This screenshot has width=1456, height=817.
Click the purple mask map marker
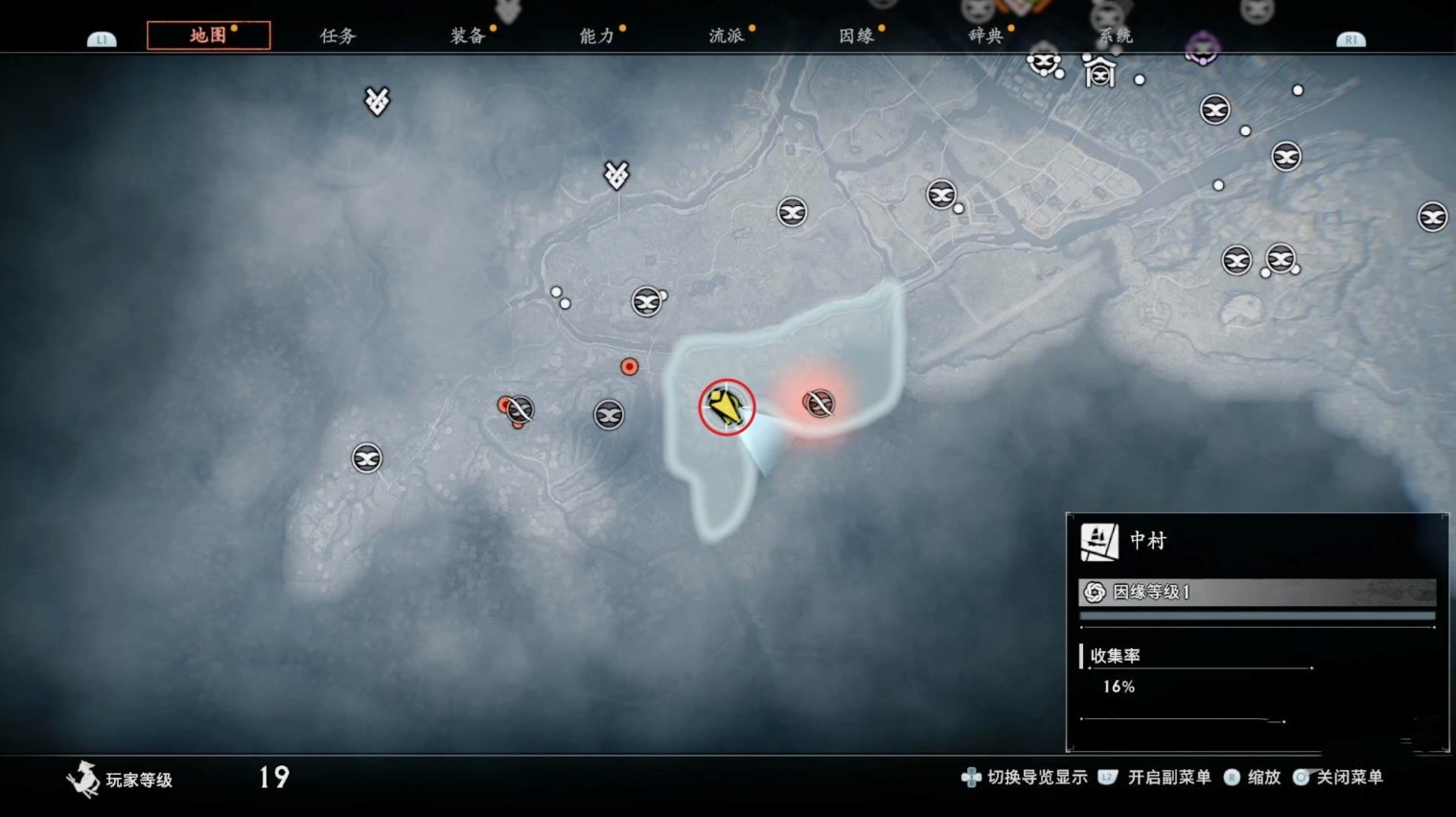[x=1202, y=48]
